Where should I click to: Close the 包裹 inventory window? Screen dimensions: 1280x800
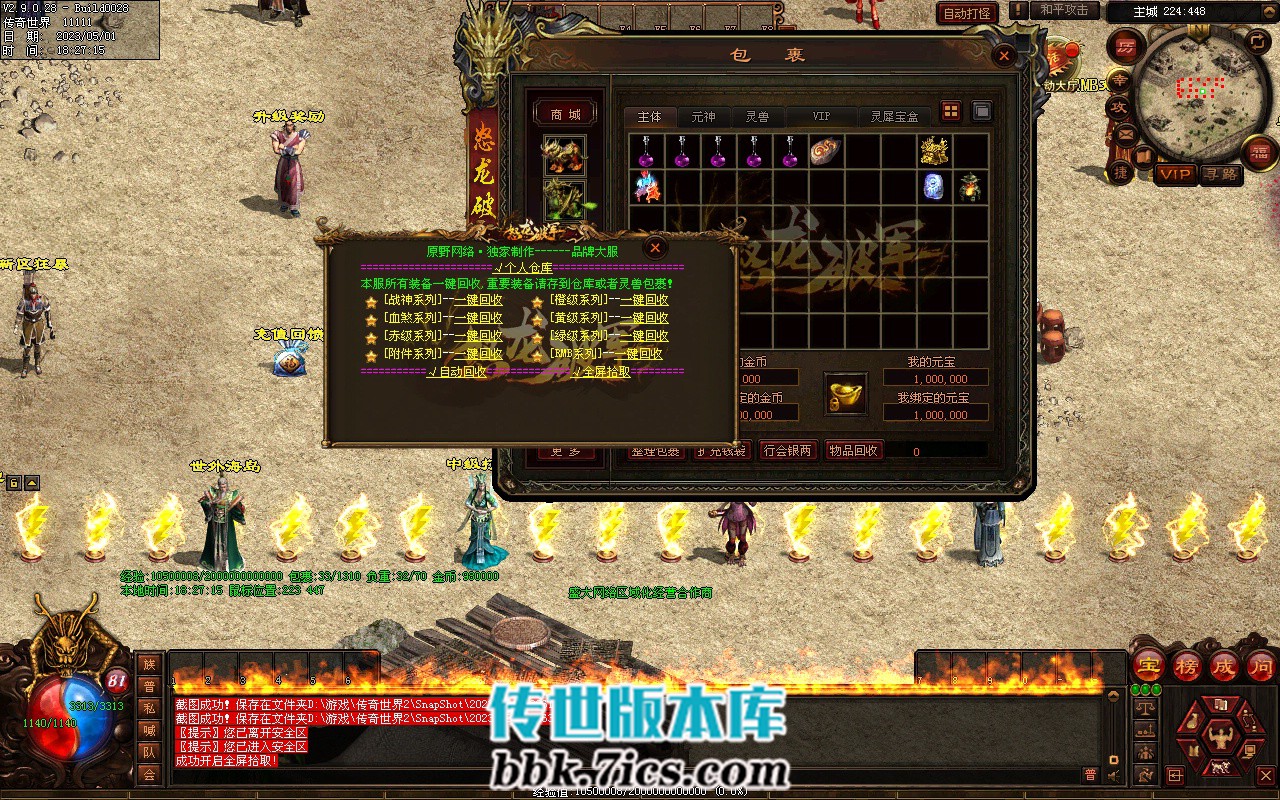click(x=1004, y=57)
